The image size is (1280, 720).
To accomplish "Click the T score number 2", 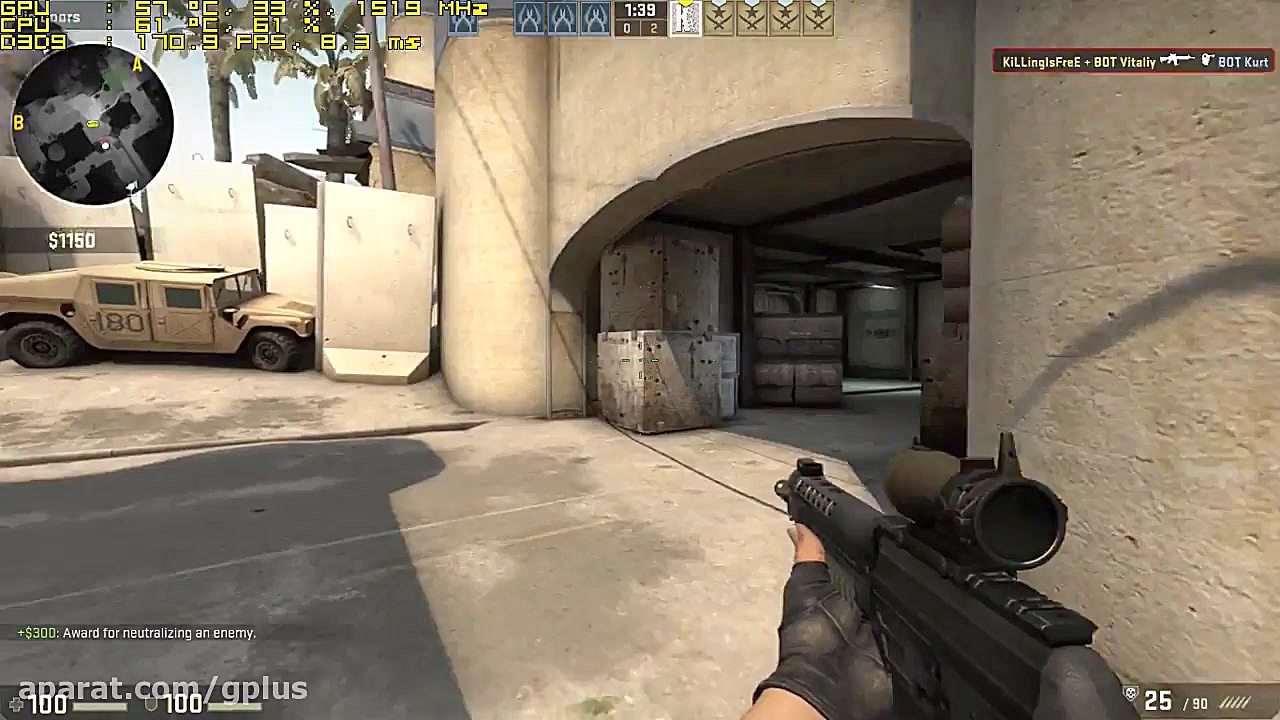I will pos(655,30).
